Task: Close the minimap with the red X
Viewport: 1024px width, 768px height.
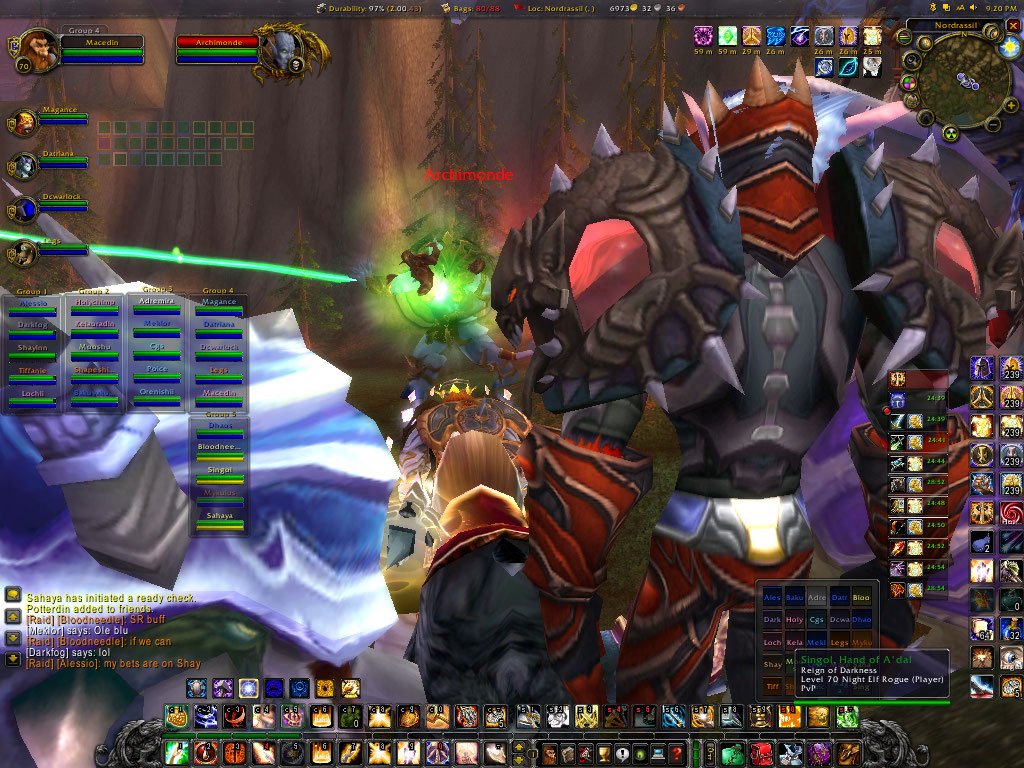Action: [1013, 25]
